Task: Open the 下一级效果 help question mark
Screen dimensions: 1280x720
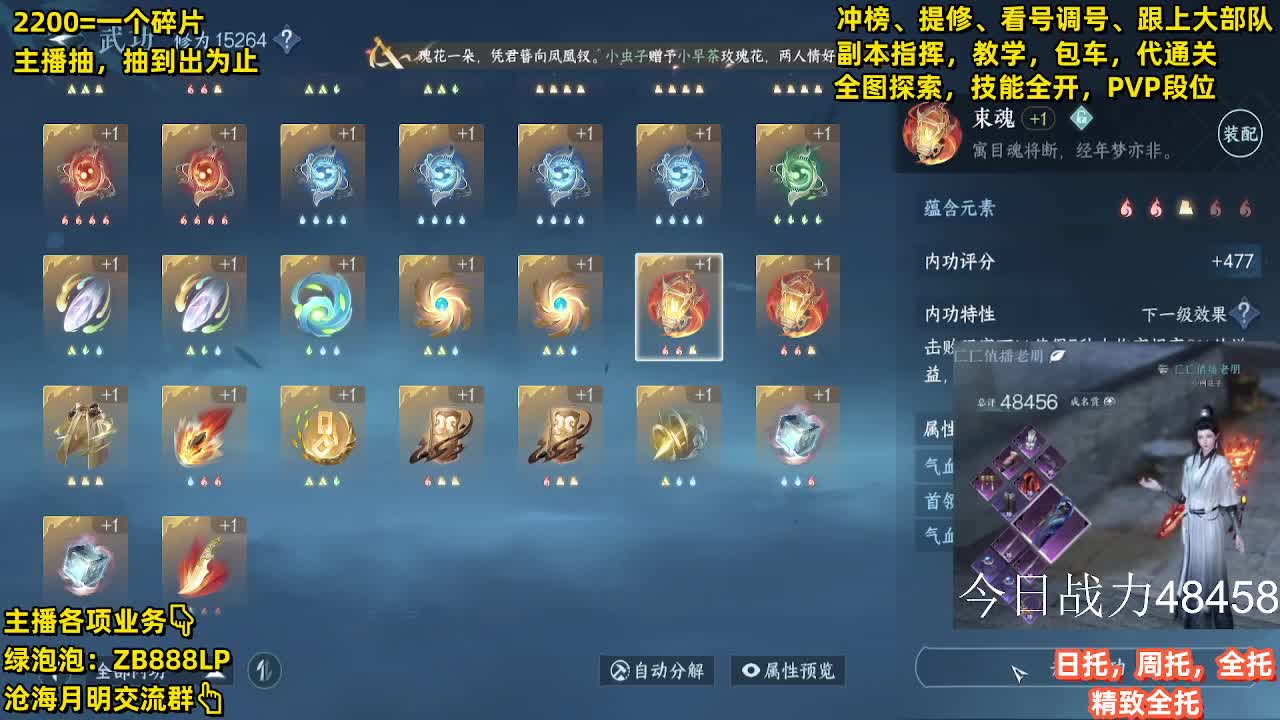Action: [x=1245, y=313]
